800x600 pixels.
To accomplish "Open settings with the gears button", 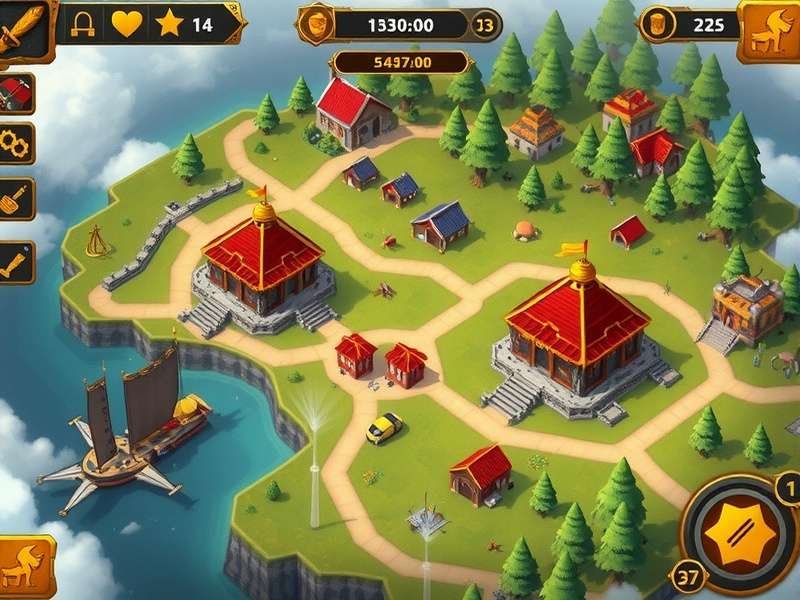I will [x=16, y=144].
